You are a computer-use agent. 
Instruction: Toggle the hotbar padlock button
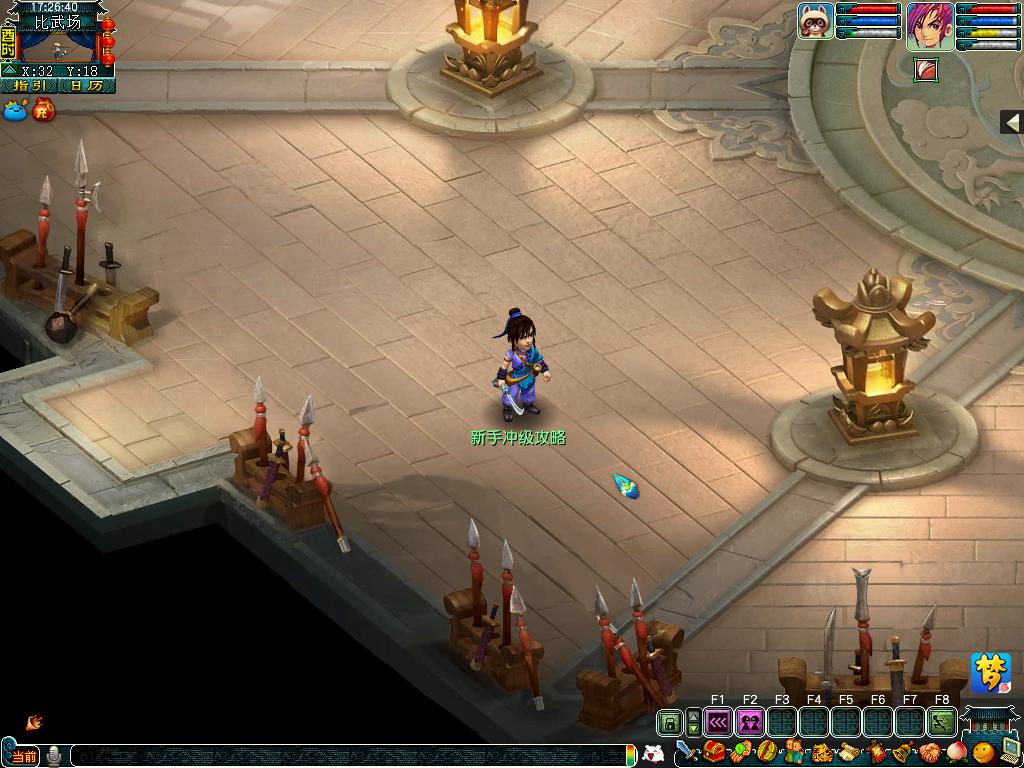tap(669, 722)
